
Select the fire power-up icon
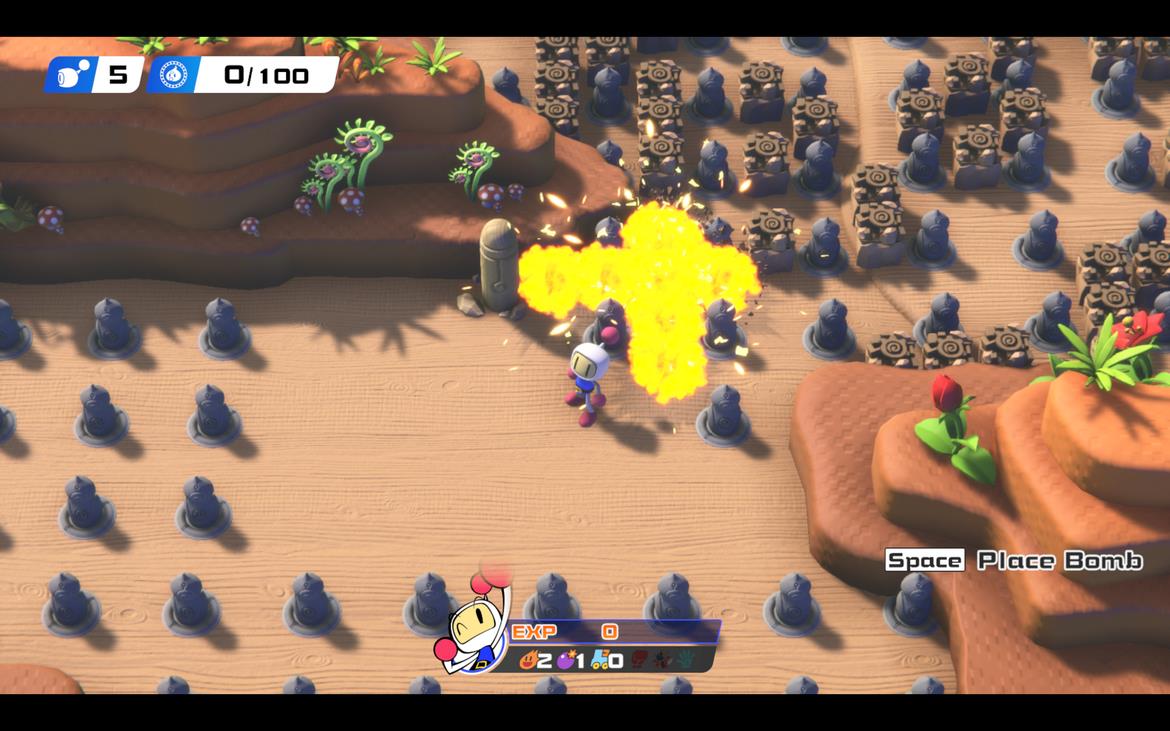[x=528, y=660]
